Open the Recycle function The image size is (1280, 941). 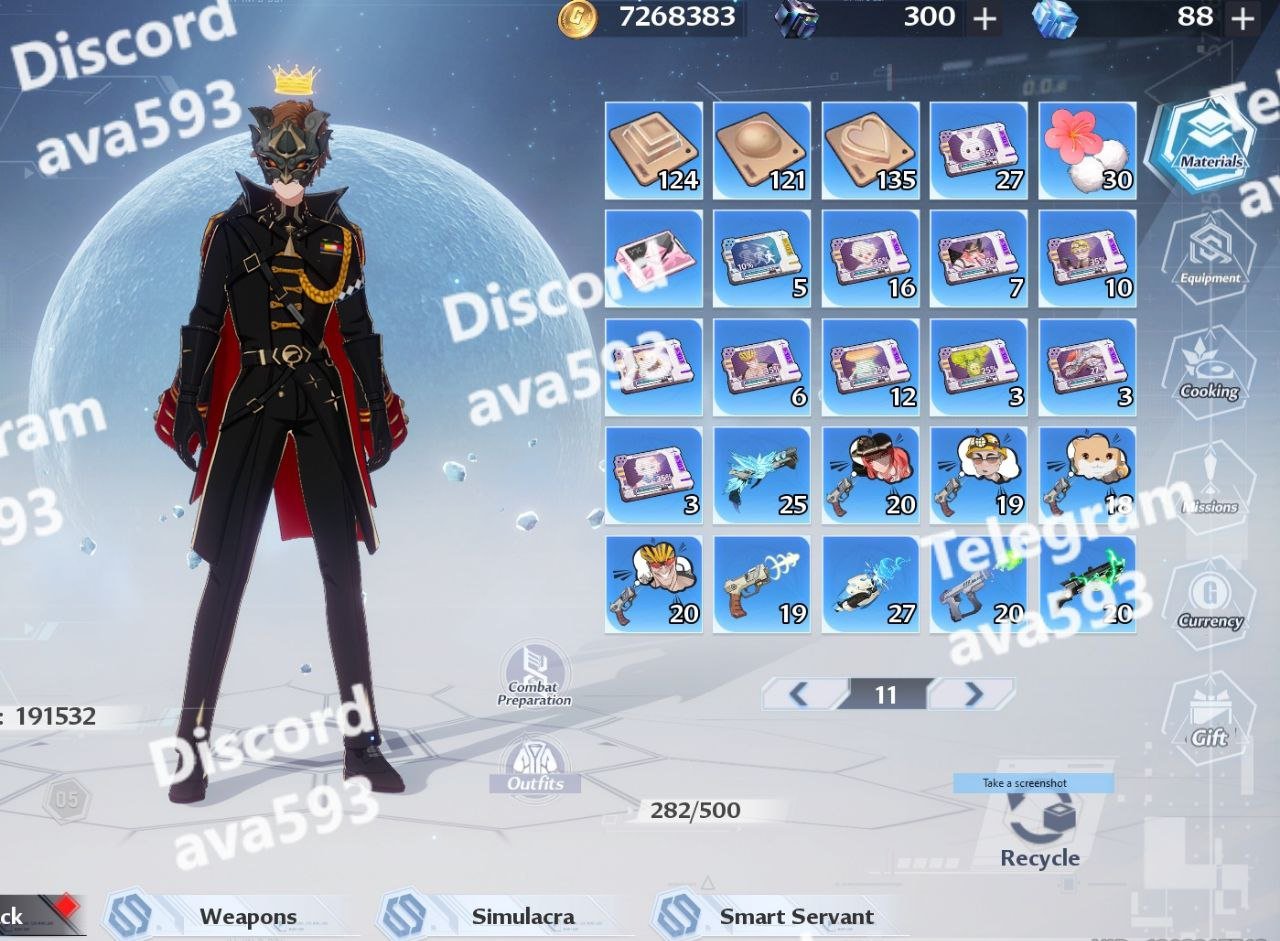(x=1040, y=830)
